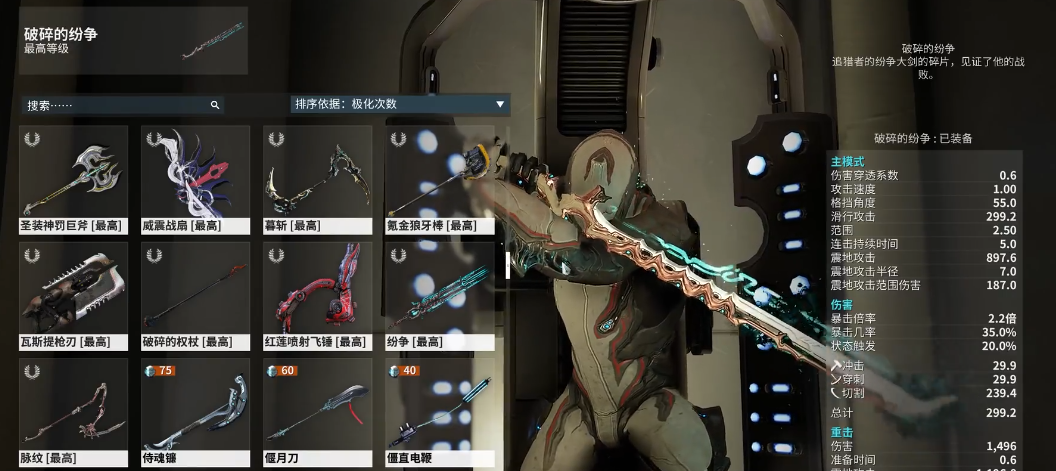Pick the 僵直电鞭 whip tile
Screen dimensions: 1056x471
(x=438, y=412)
